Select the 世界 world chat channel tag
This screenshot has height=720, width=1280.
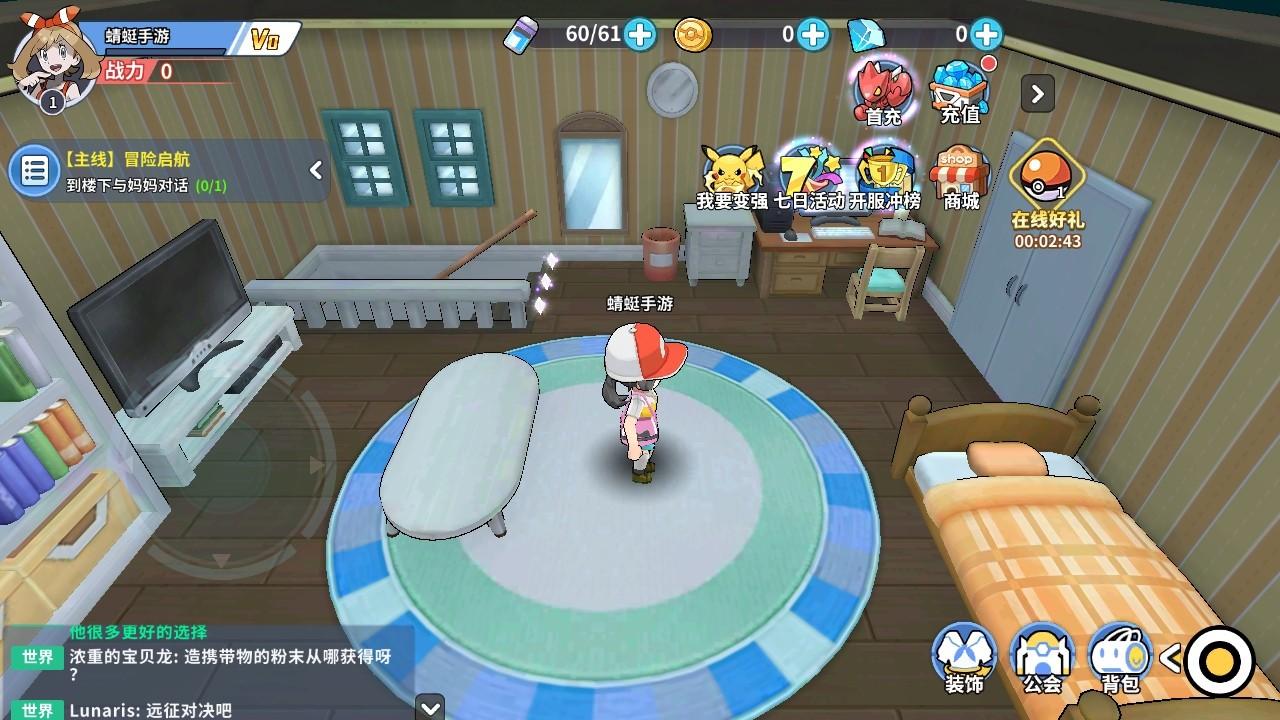[37, 658]
